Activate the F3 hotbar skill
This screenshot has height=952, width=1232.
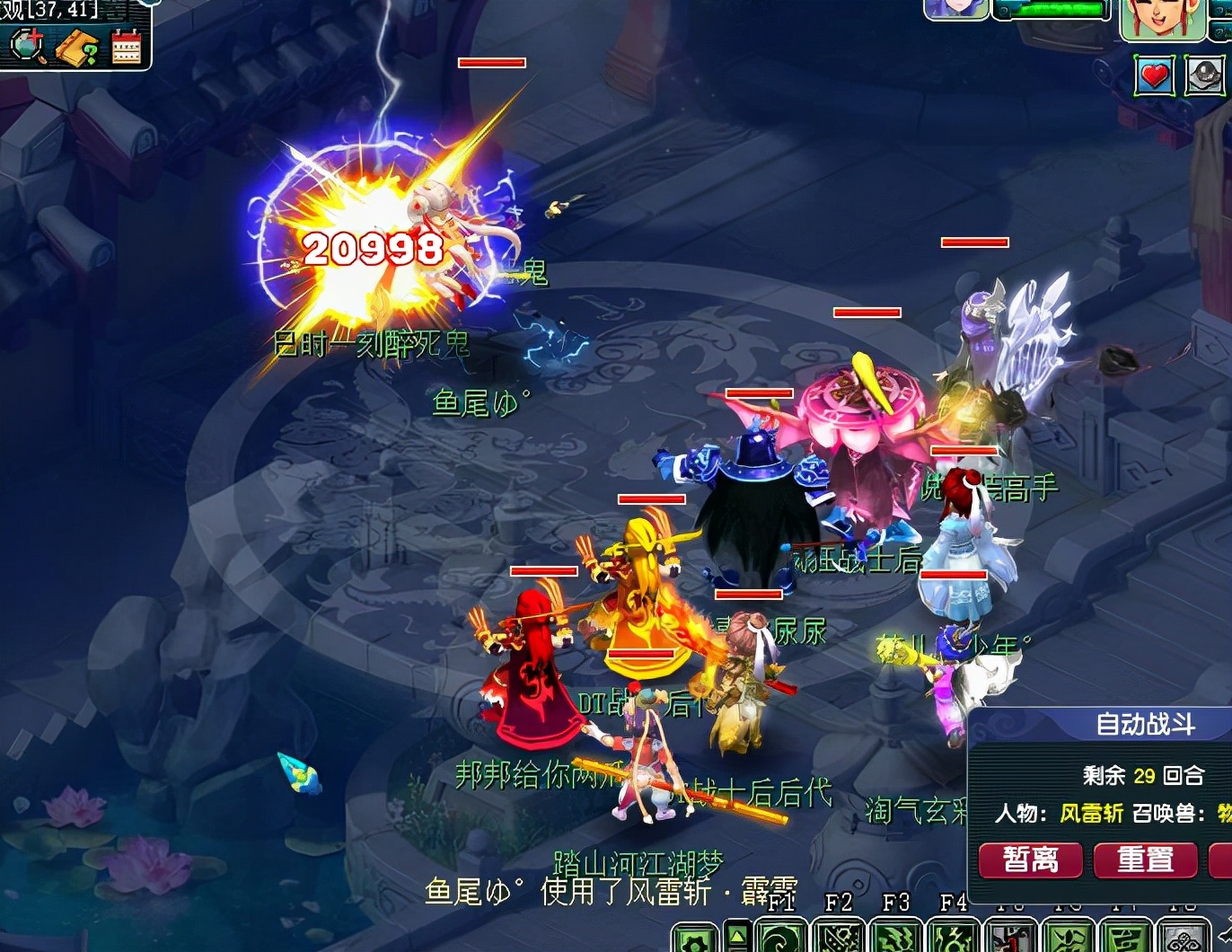pyautogui.click(x=896, y=937)
